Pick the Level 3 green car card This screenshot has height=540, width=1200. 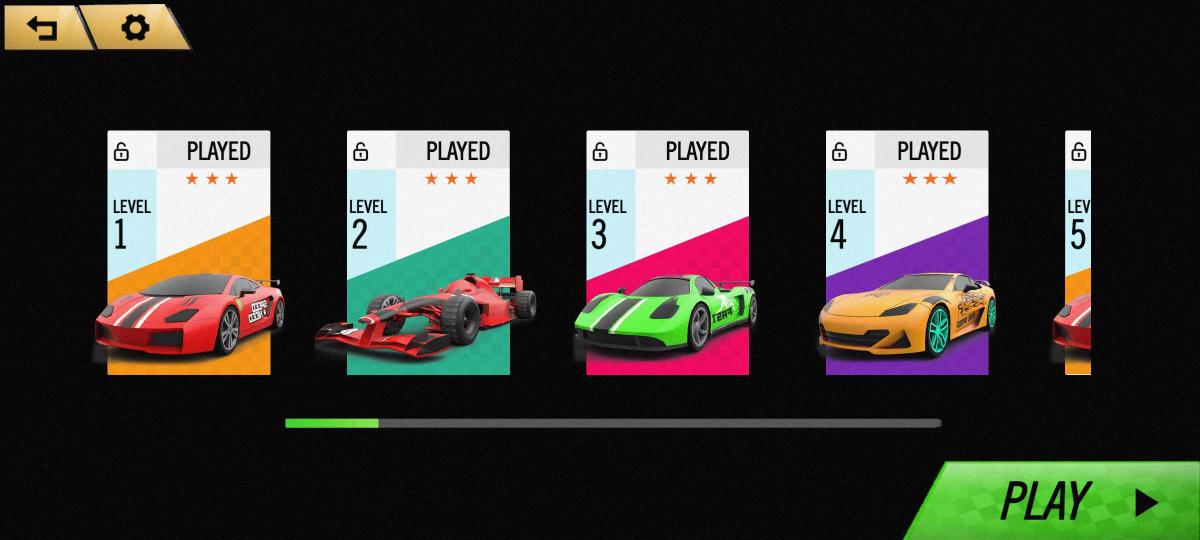(x=667, y=253)
